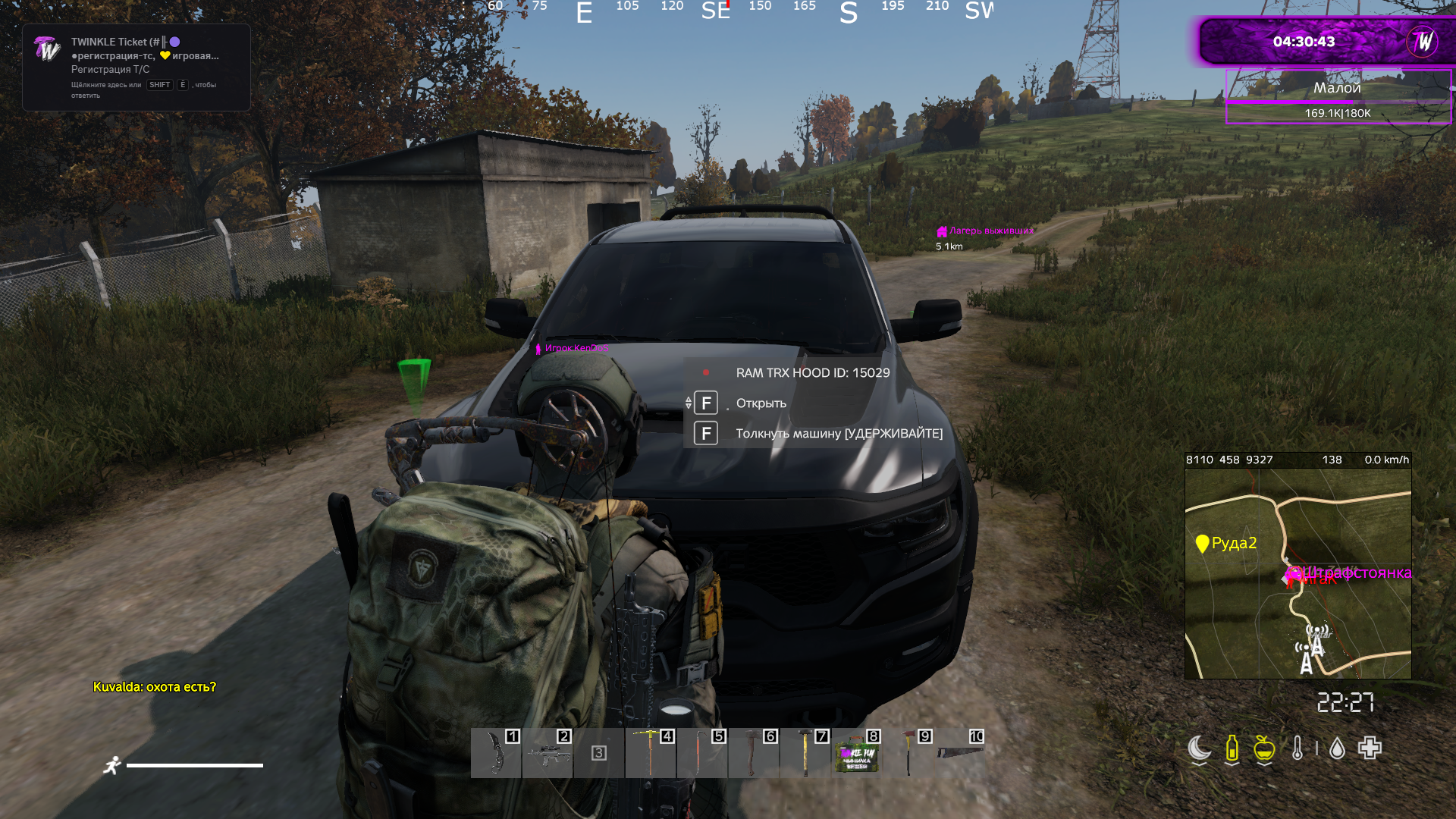Image resolution: width=1456 pixels, height=819 pixels.
Task: Select the green repair kit case slot
Action: point(857,755)
